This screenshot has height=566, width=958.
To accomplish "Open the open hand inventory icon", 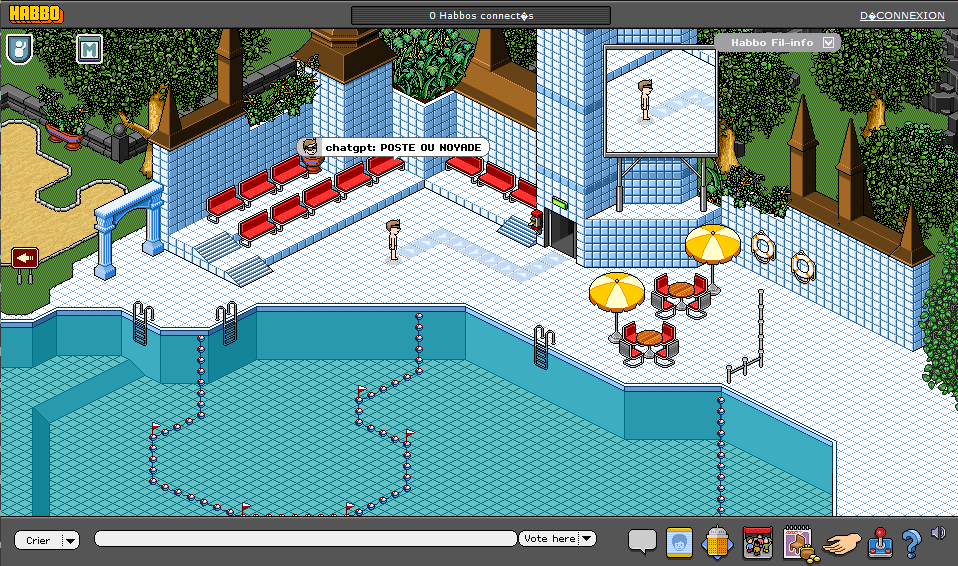I will tap(841, 543).
